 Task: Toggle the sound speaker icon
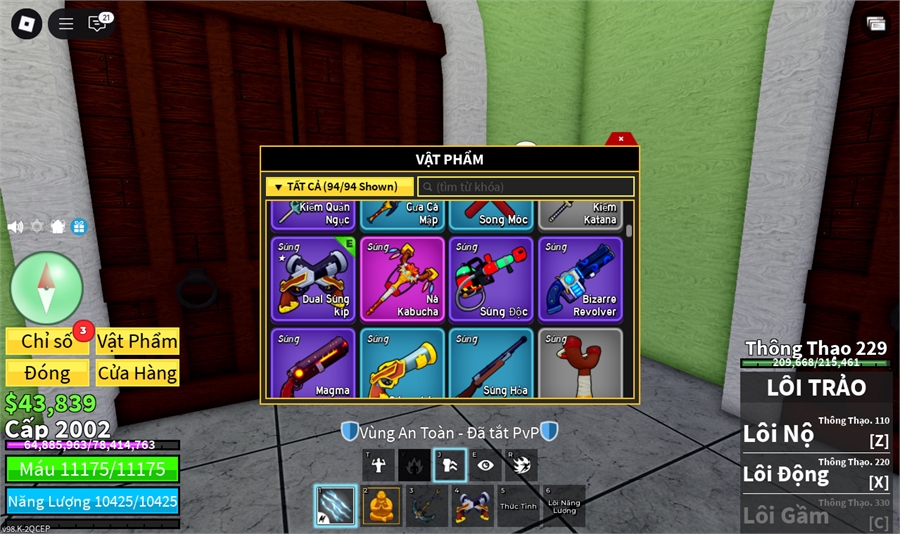[x=15, y=227]
